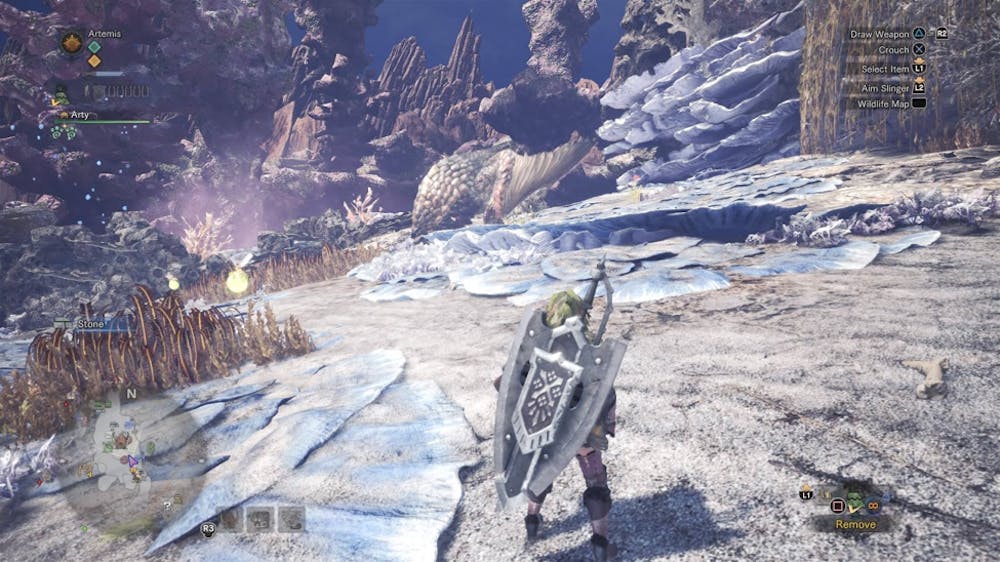Click the green mantle status icon under Artemis
The image size is (1000, 562).
tap(60, 96)
